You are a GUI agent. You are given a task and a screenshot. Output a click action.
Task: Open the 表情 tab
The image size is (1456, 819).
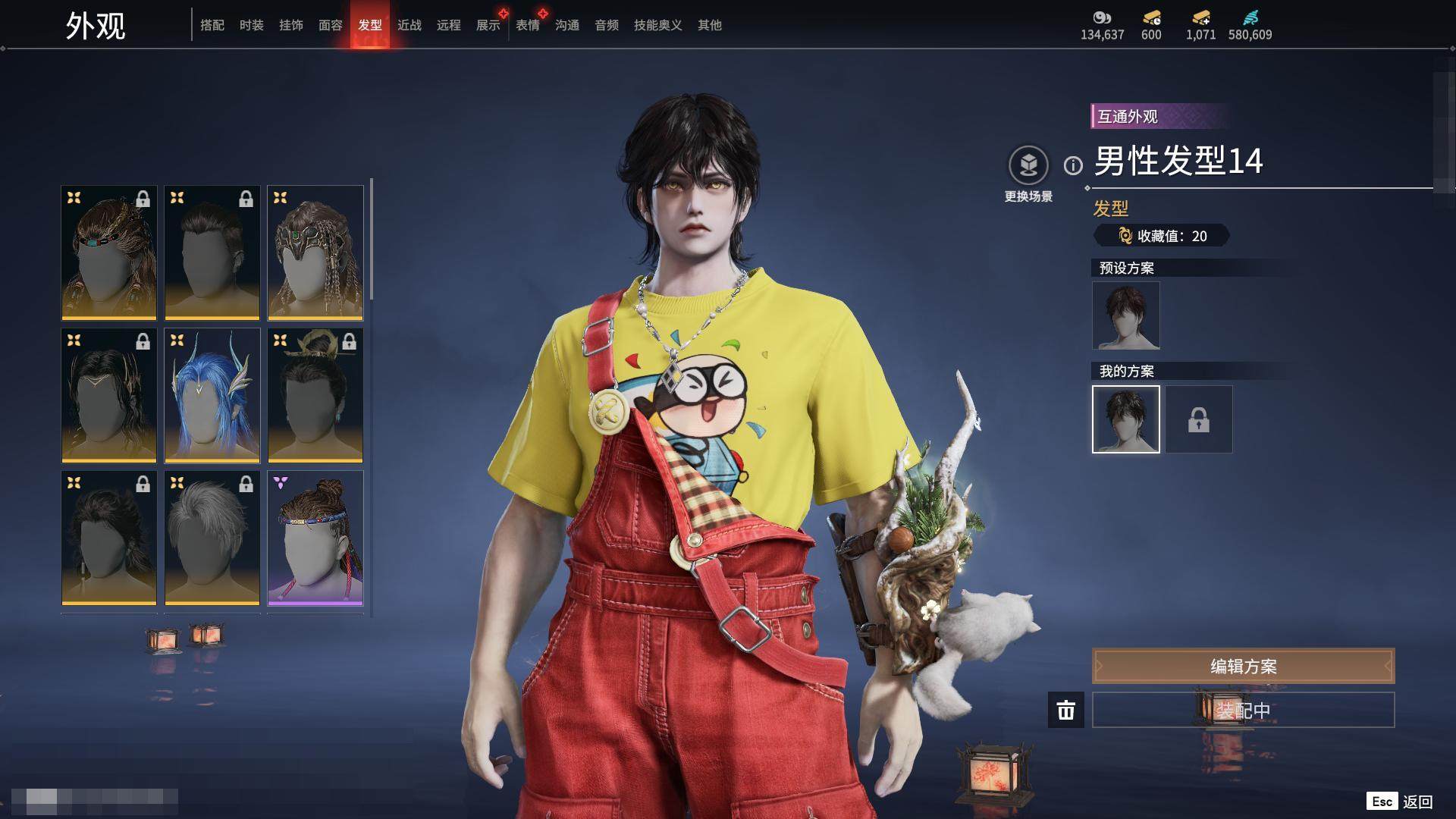pos(527,25)
